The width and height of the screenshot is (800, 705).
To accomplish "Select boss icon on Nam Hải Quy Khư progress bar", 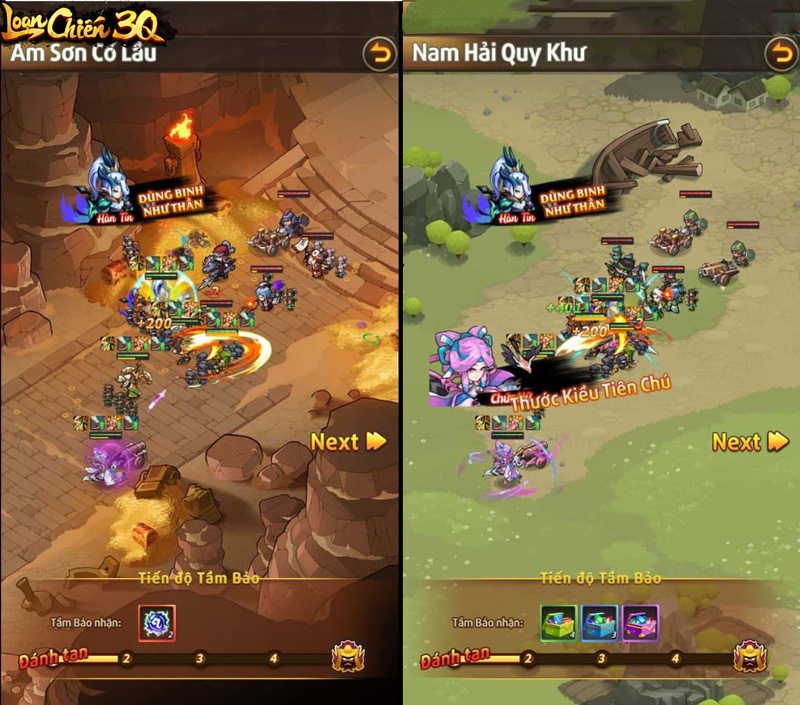I will pyautogui.click(x=750, y=657).
